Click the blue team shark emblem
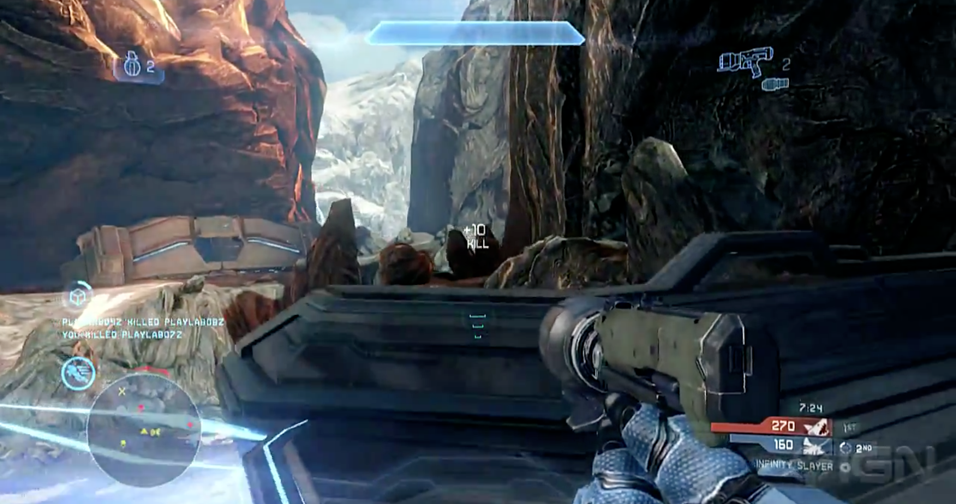The height and width of the screenshot is (504, 956). [817, 446]
